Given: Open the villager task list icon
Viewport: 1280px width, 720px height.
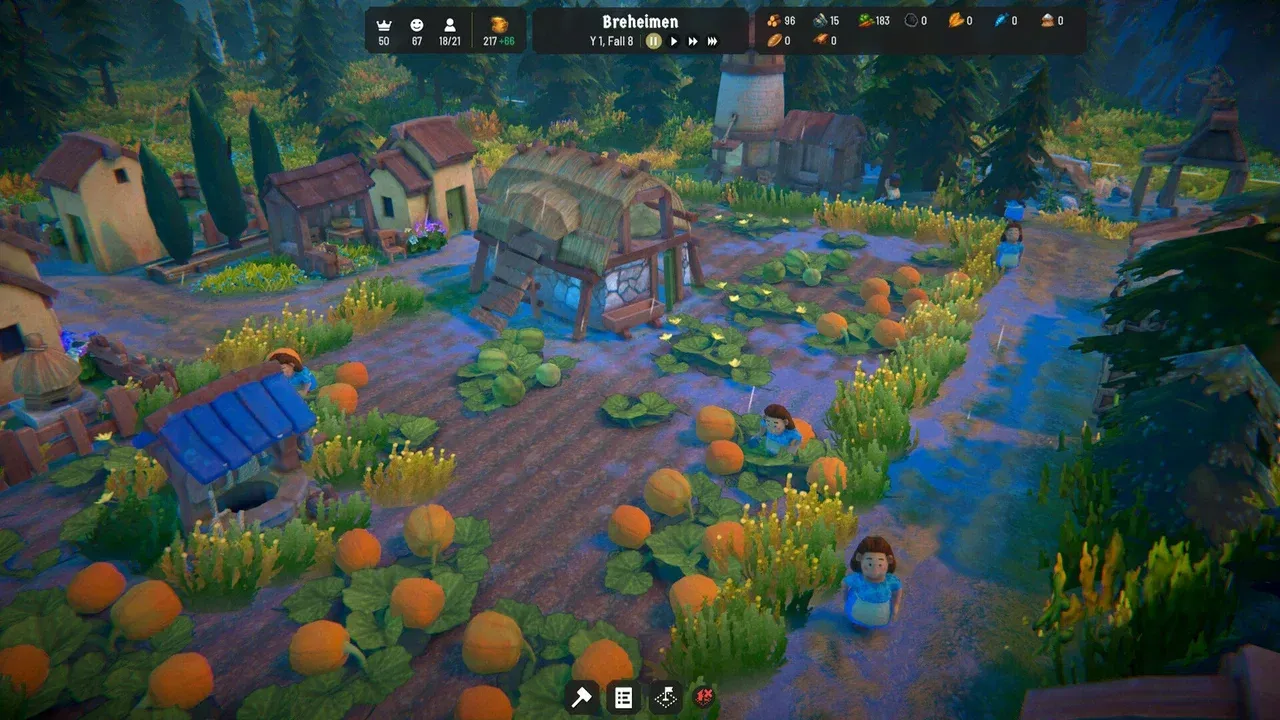Looking at the screenshot, I should point(623,697).
